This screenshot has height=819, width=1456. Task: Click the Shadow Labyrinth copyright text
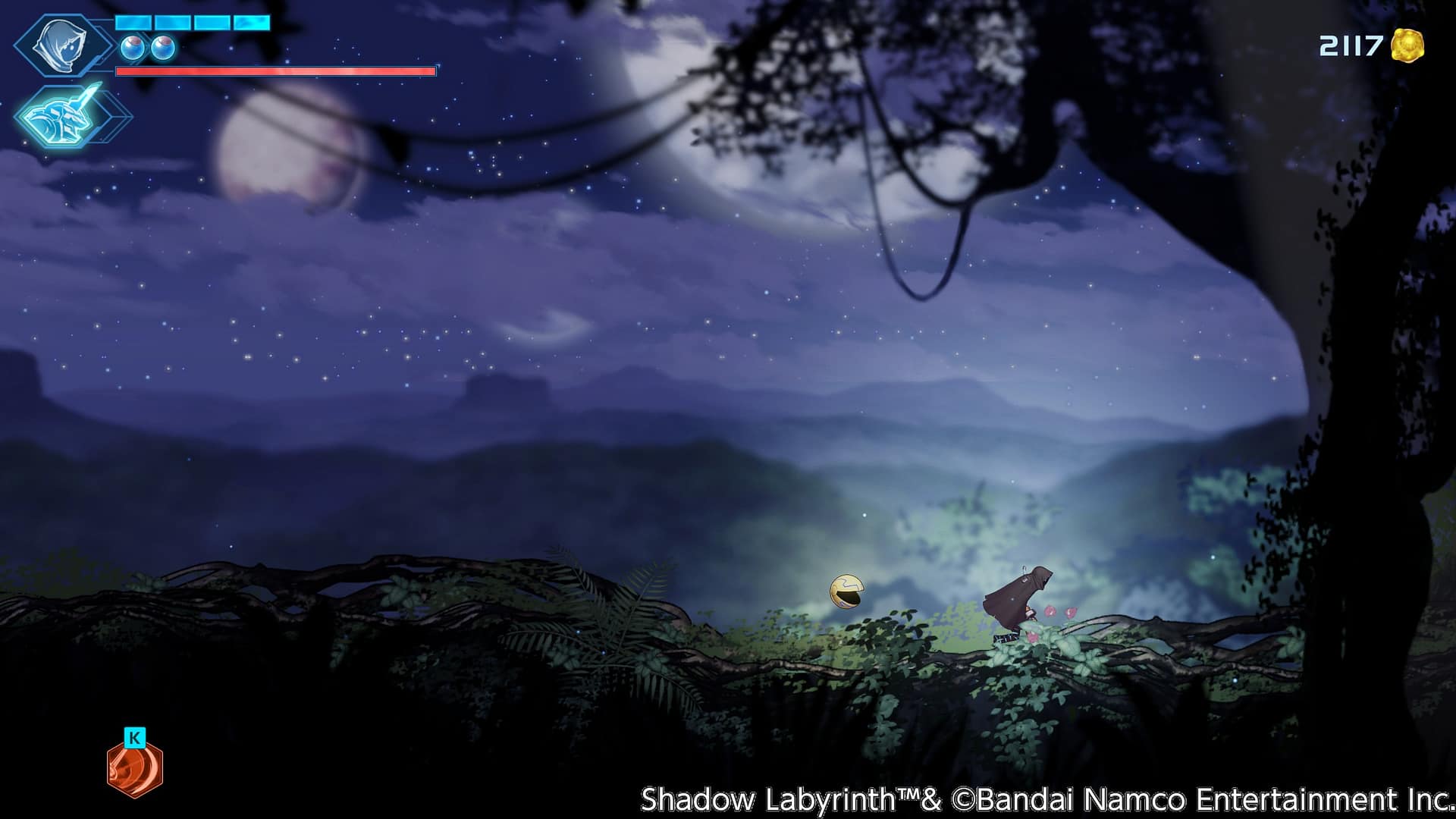coord(1045,797)
